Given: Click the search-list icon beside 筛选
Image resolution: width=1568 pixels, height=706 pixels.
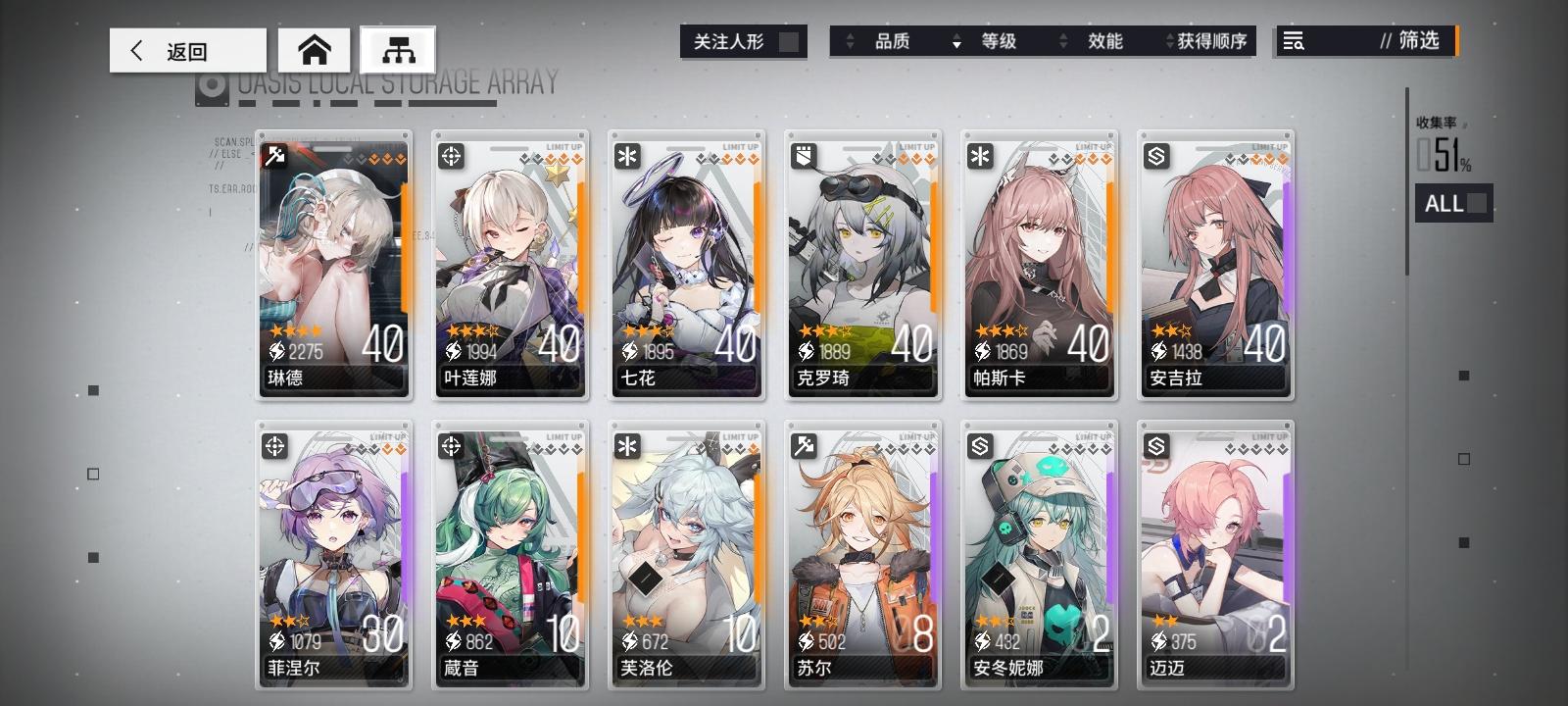Looking at the screenshot, I should point(1294,41).
